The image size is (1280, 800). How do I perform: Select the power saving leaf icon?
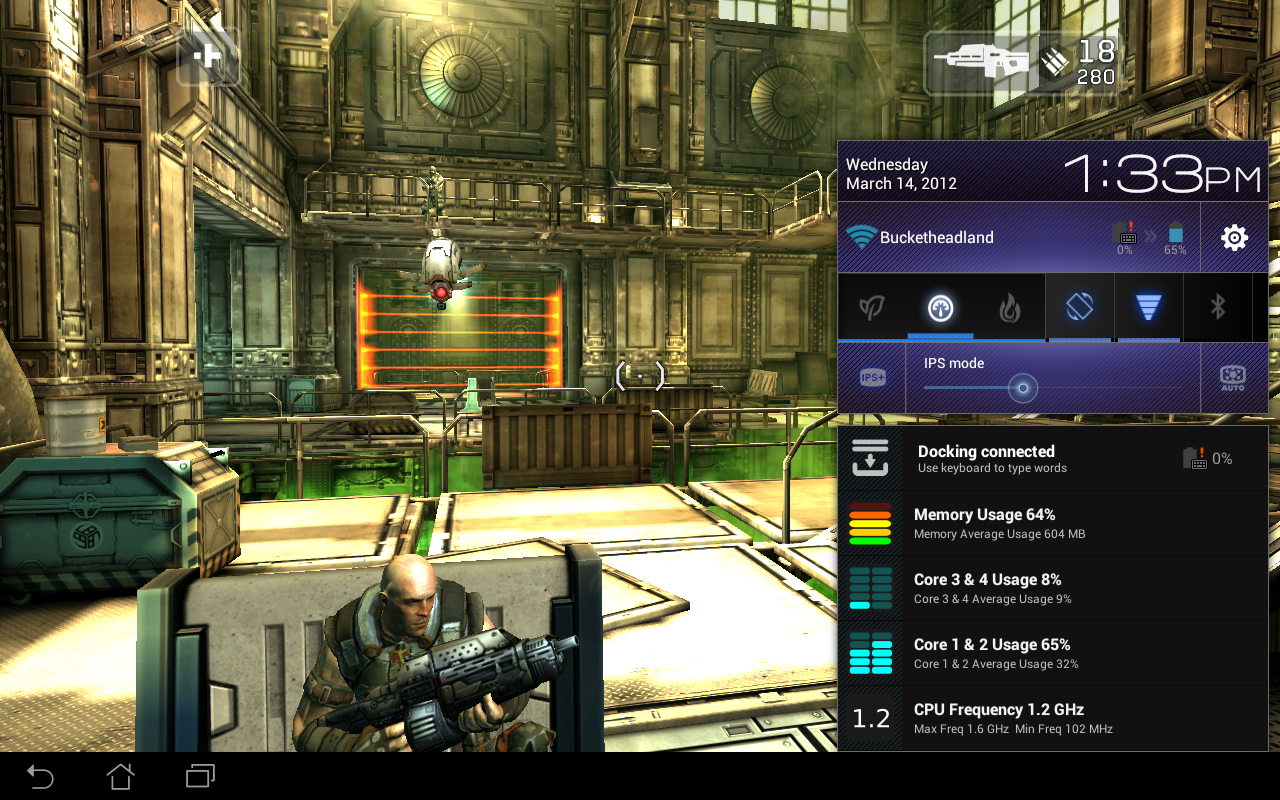(x=871, y=307)
